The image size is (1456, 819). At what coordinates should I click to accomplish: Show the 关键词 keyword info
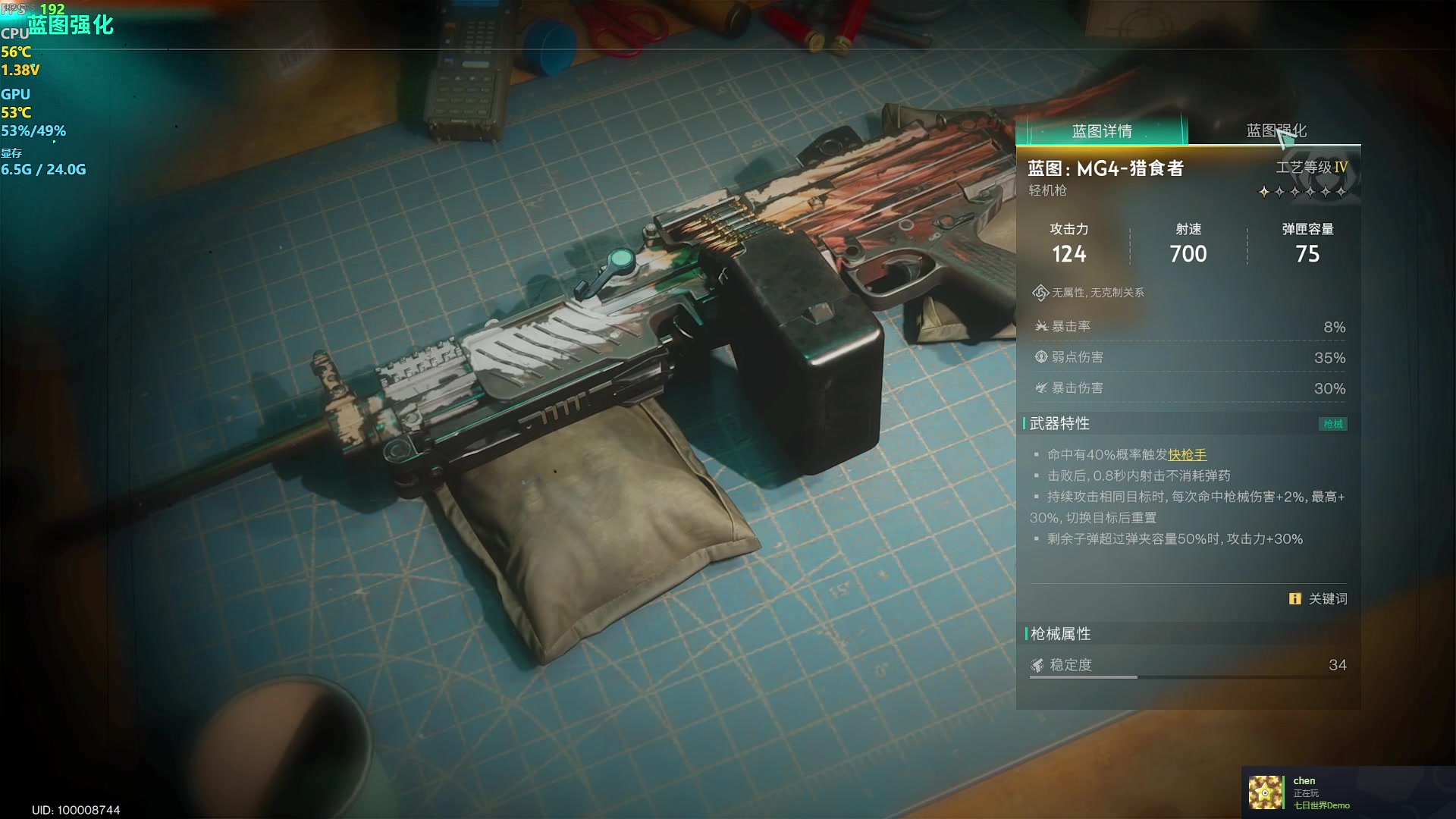pyautogui.click(x=1318, y=599)
